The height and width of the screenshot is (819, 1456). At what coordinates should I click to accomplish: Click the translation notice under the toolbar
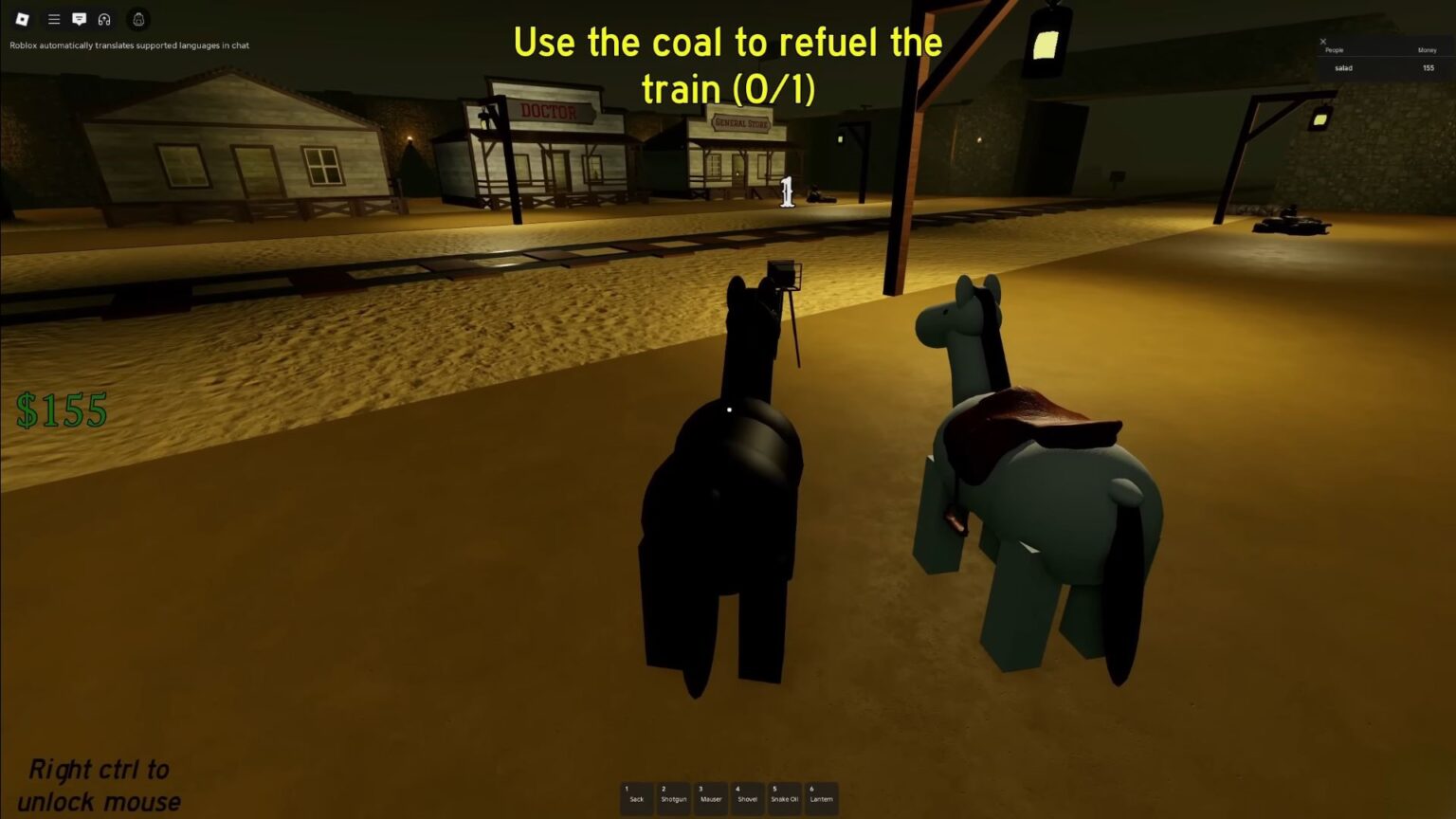coord(128,45)
